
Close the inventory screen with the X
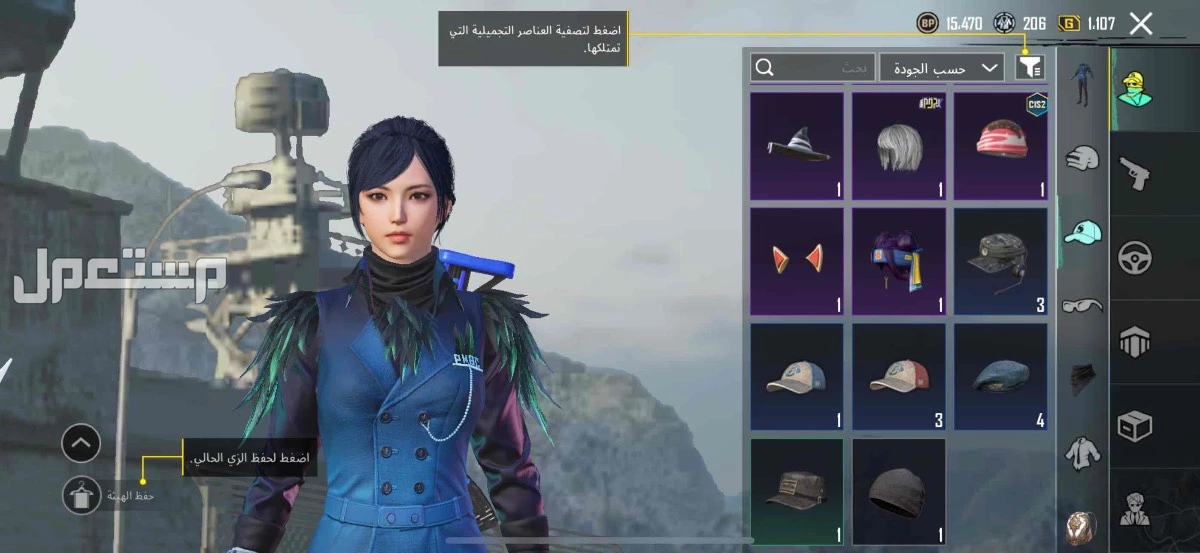pyautogui.click(x=1141, y=25)
